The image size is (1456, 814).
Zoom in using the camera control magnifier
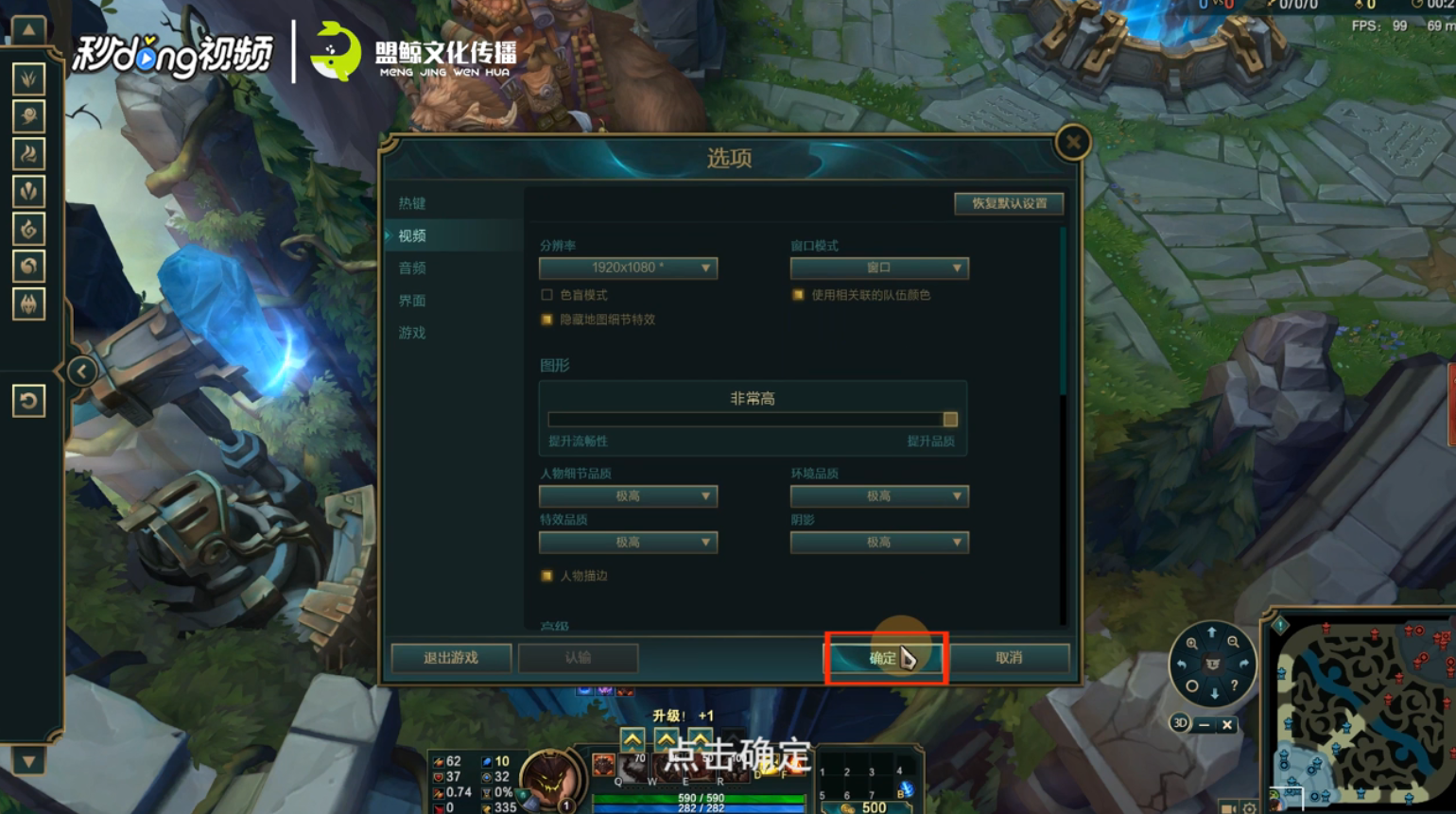[x=1193, y=643]
